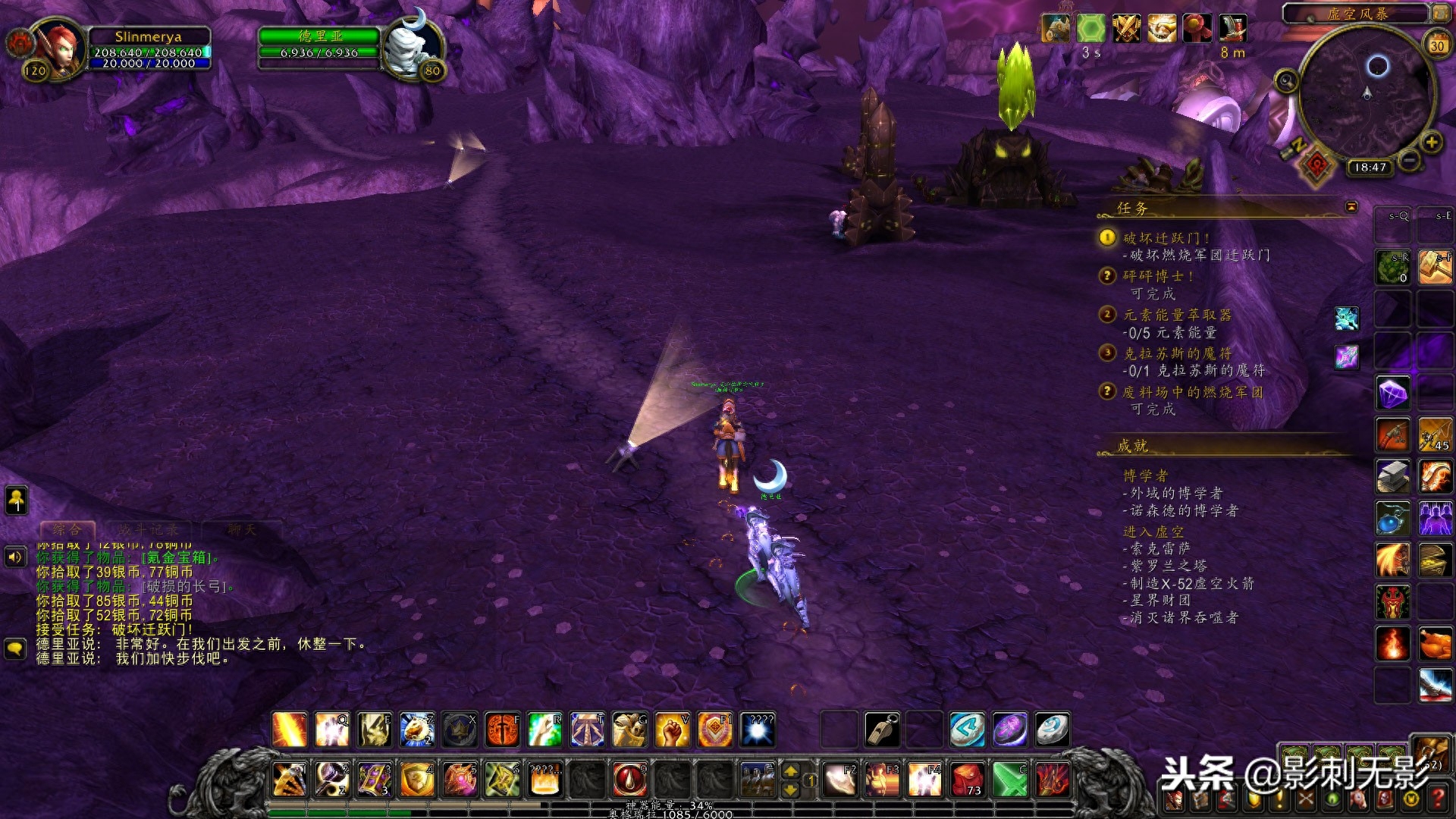
Task: Zoom out the minimap with minus button
Action: pyautogui.click(x=1409, y=161)
